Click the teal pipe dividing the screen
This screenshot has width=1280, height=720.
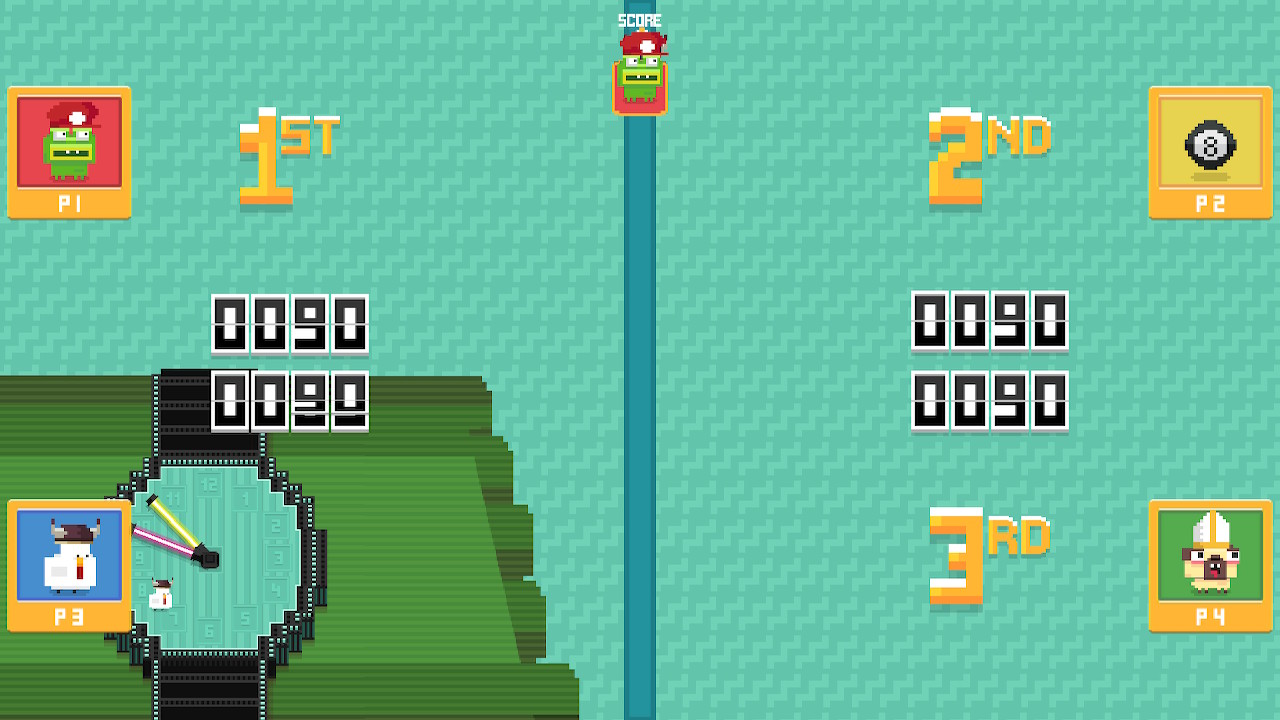pyautogui.click(x=640, y=400)
